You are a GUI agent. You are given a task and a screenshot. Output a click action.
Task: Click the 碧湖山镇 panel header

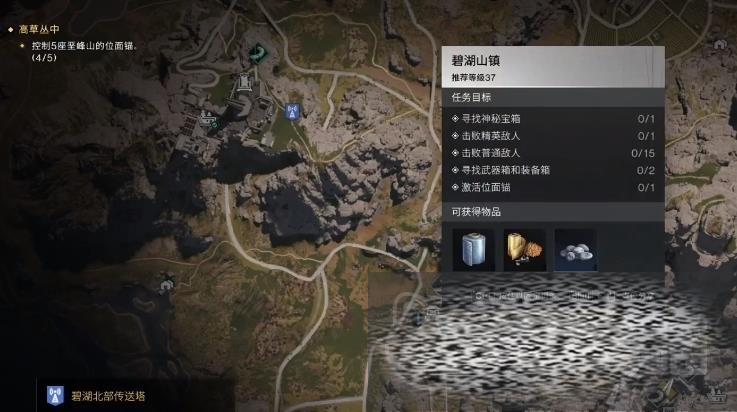(552, 66)
